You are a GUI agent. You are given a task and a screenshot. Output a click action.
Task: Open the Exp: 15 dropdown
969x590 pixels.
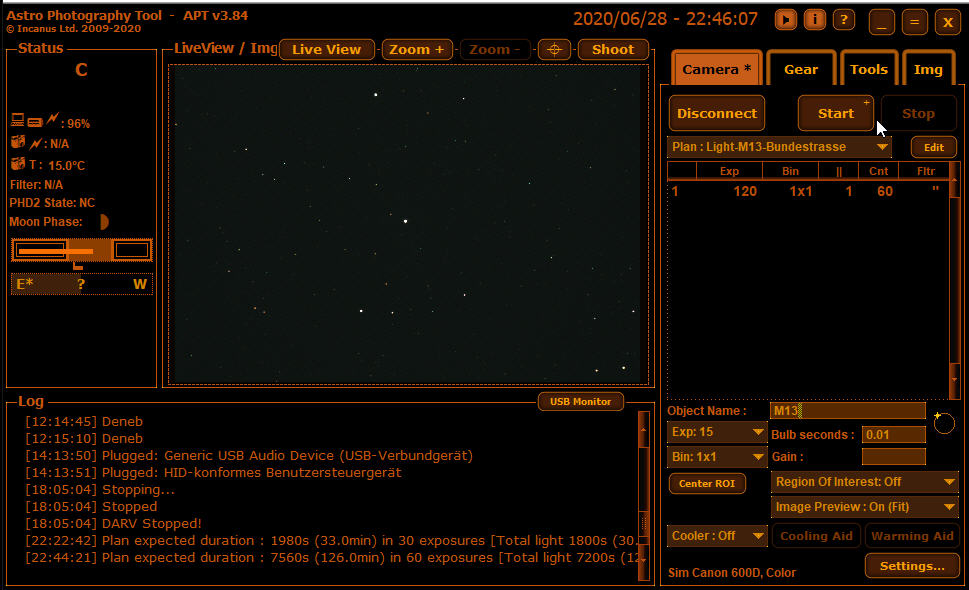coord(717,433)
